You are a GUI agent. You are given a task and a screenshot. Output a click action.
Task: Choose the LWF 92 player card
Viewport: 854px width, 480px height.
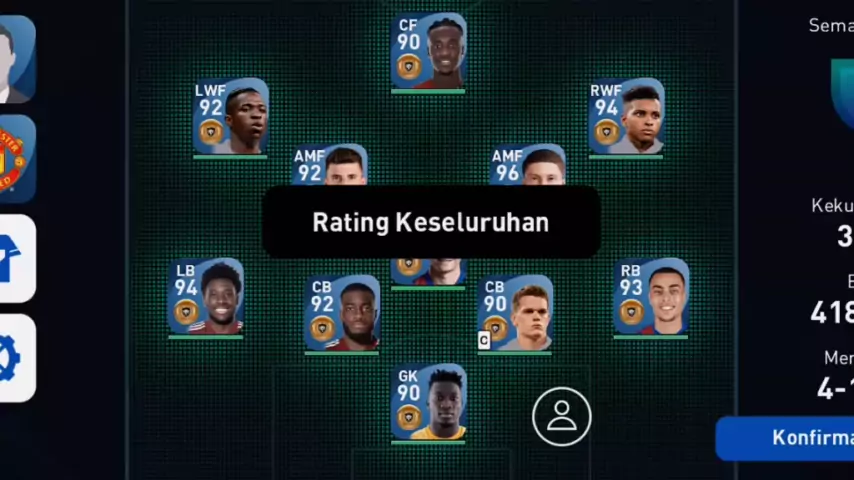(x=231, y=117)
